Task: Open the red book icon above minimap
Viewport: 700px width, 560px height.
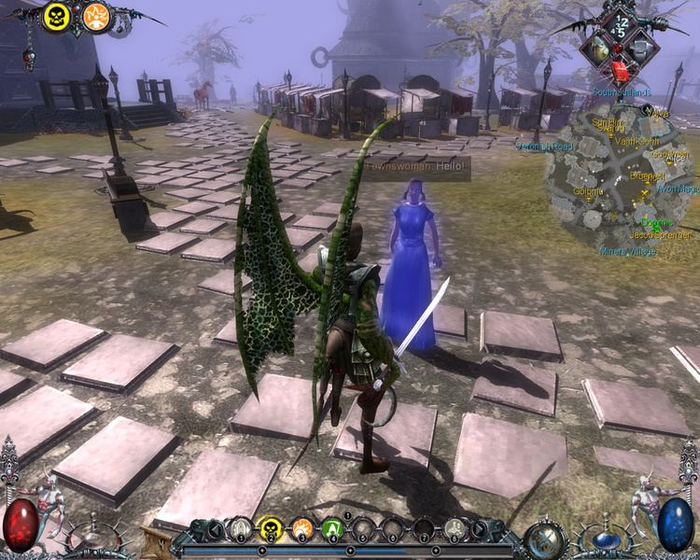Action: click(x=620, y=71)
